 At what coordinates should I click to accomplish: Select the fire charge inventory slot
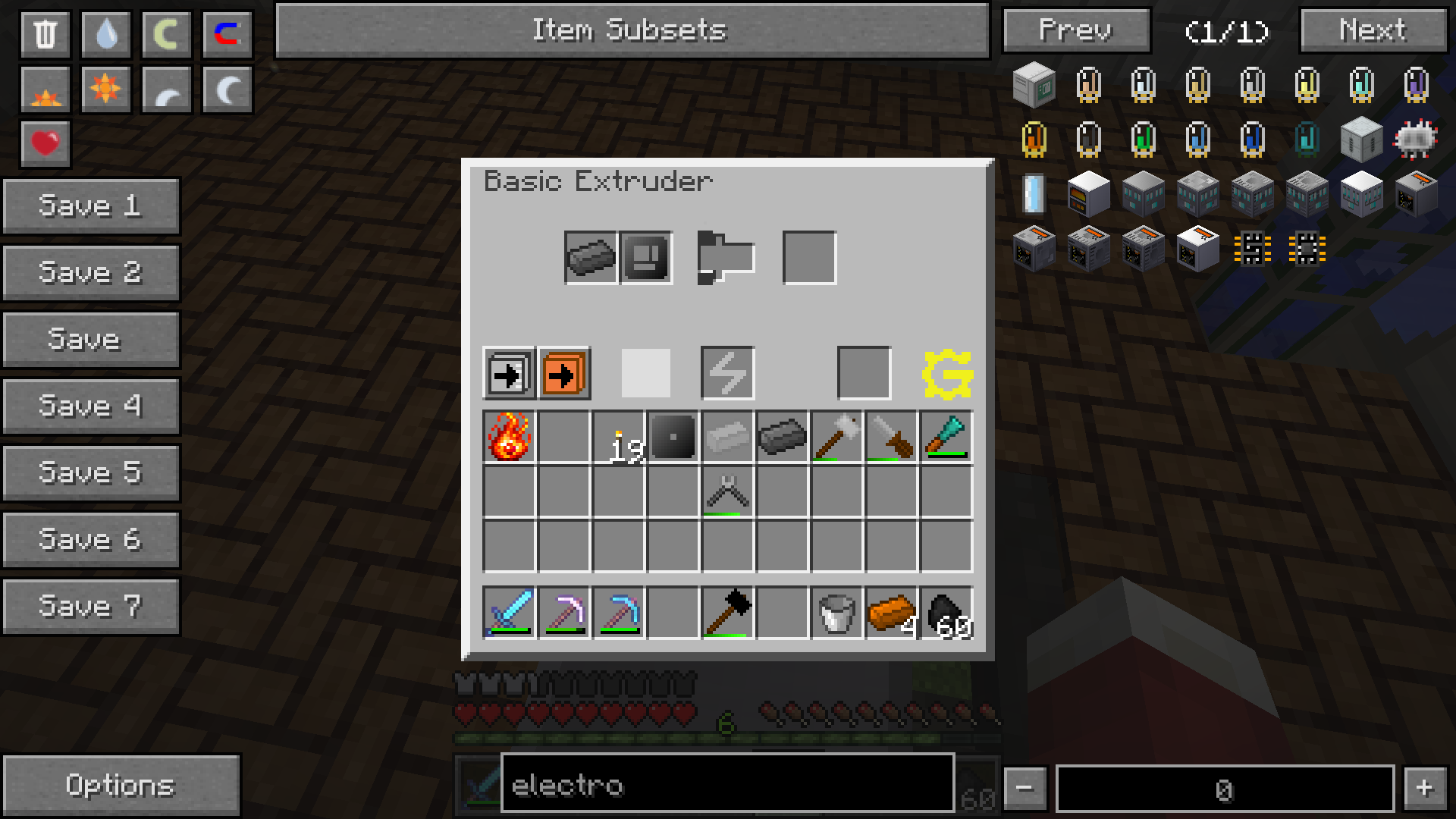click(509, 437)
